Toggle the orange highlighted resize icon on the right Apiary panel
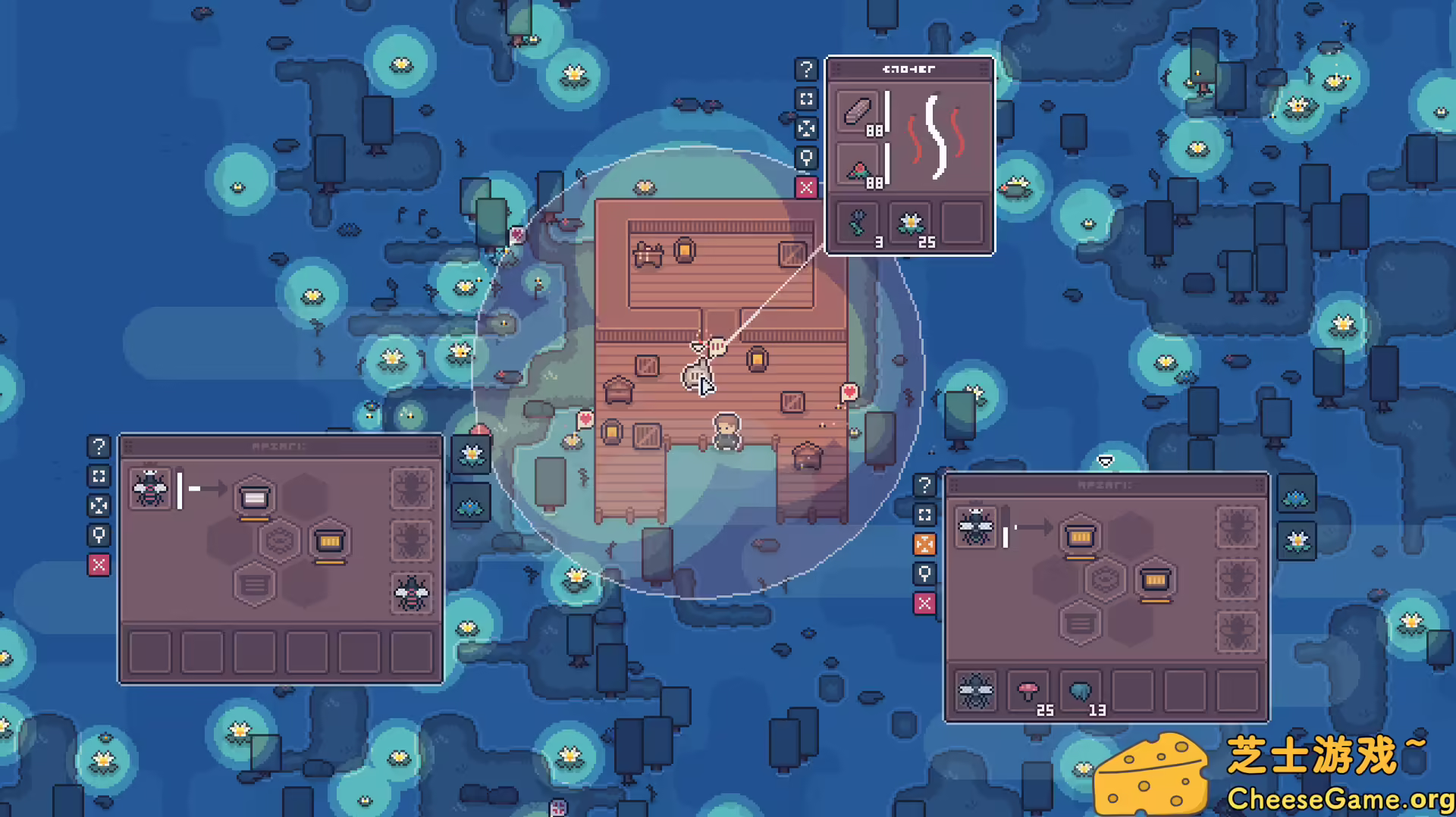This screenshot has width=1456, height=817. pos(924,544)
